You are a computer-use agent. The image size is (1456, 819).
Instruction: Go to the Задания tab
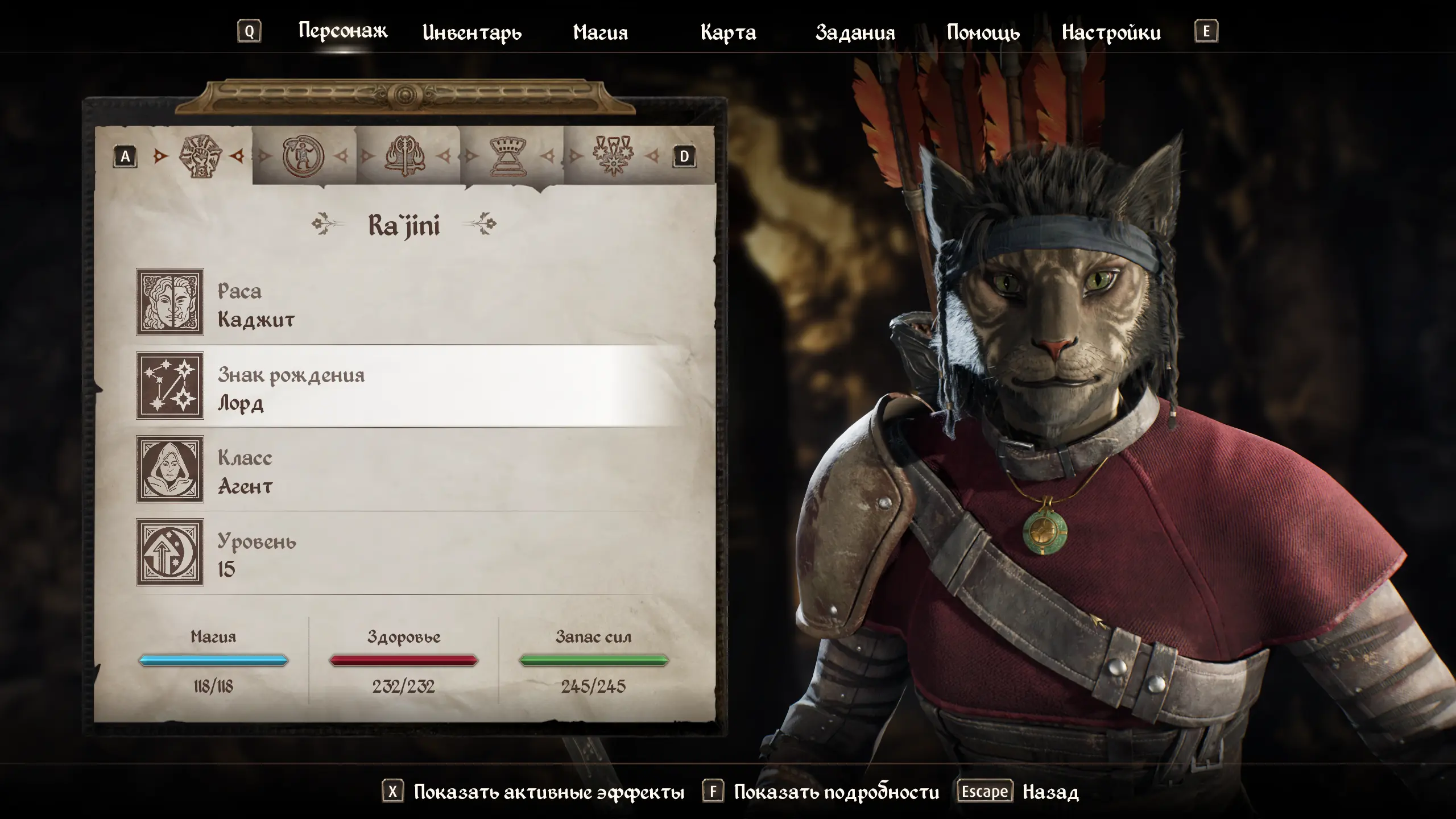855,32
